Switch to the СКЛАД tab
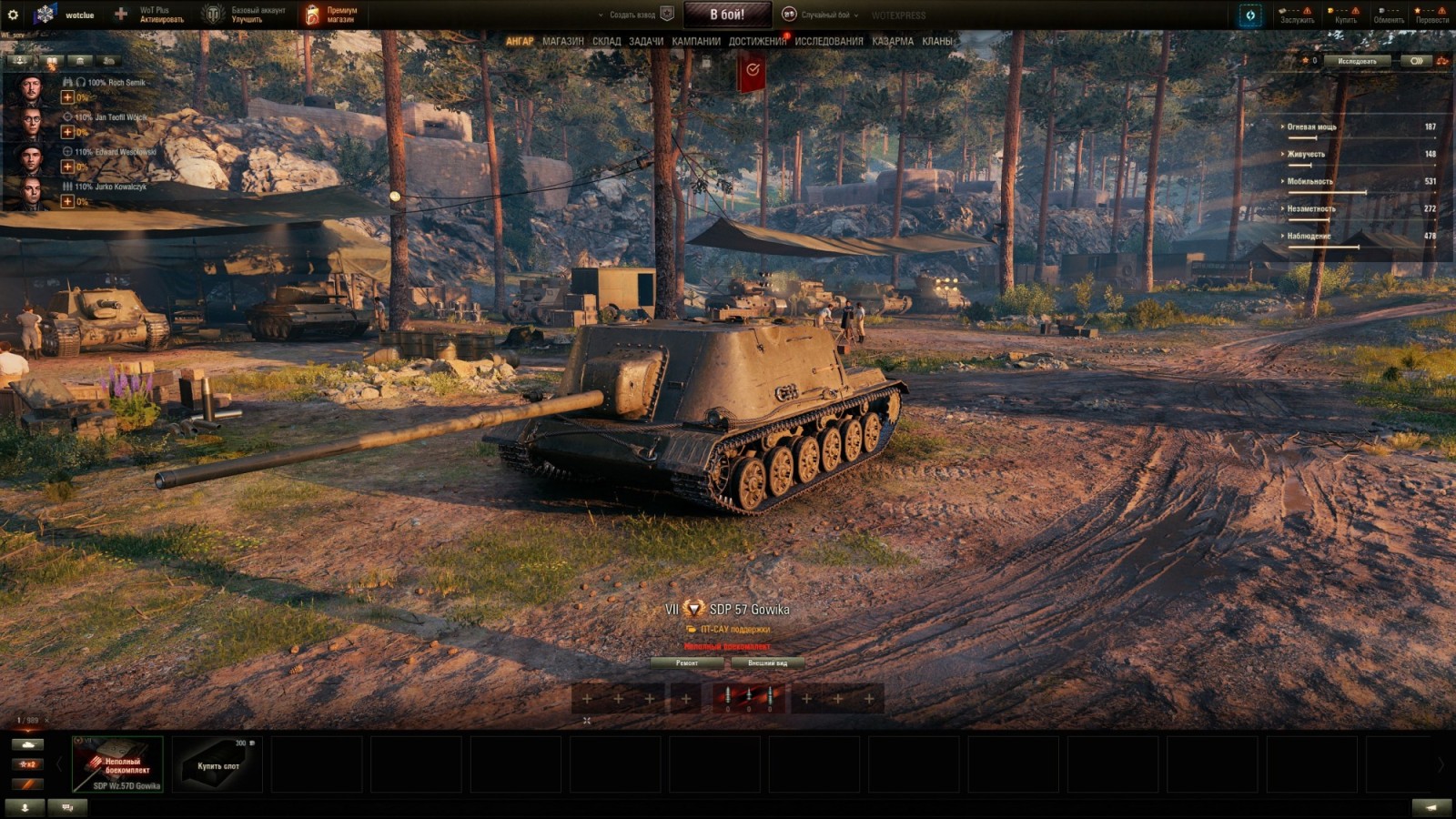 click(x=606, y=41)
